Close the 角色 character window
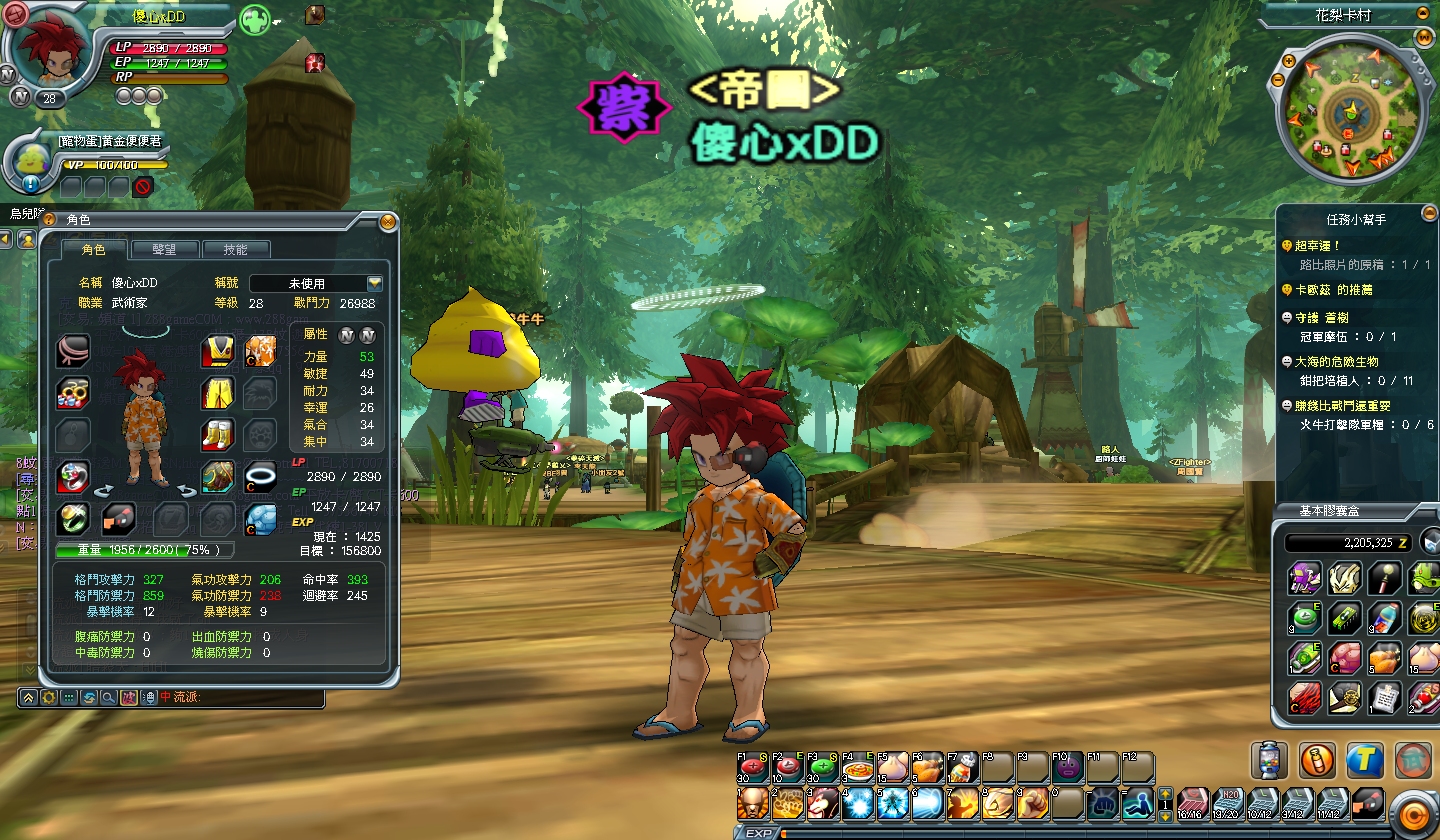This screenshot has height=840, width=1440. click(388, 221)
